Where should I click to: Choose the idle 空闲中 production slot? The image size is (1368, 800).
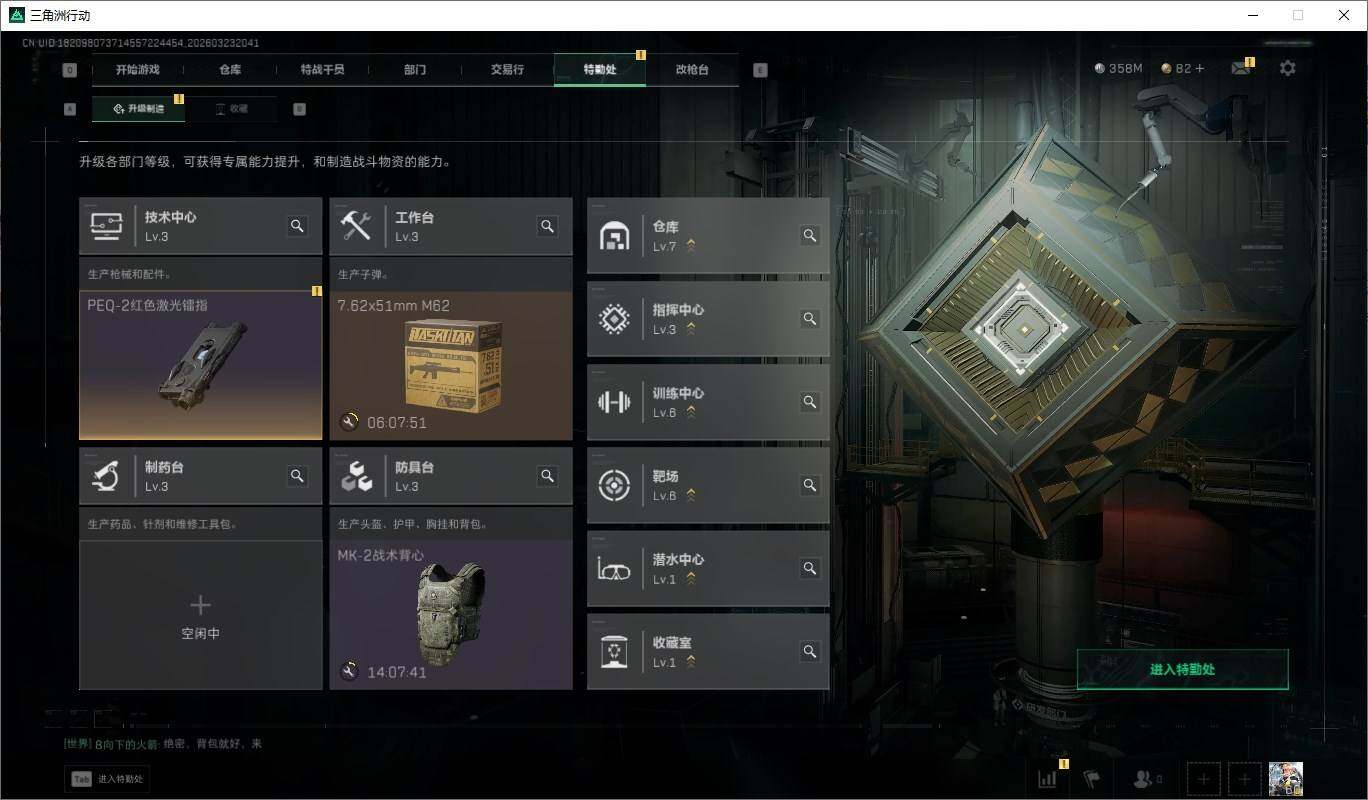pyautogui.click(x=200, y=615)
